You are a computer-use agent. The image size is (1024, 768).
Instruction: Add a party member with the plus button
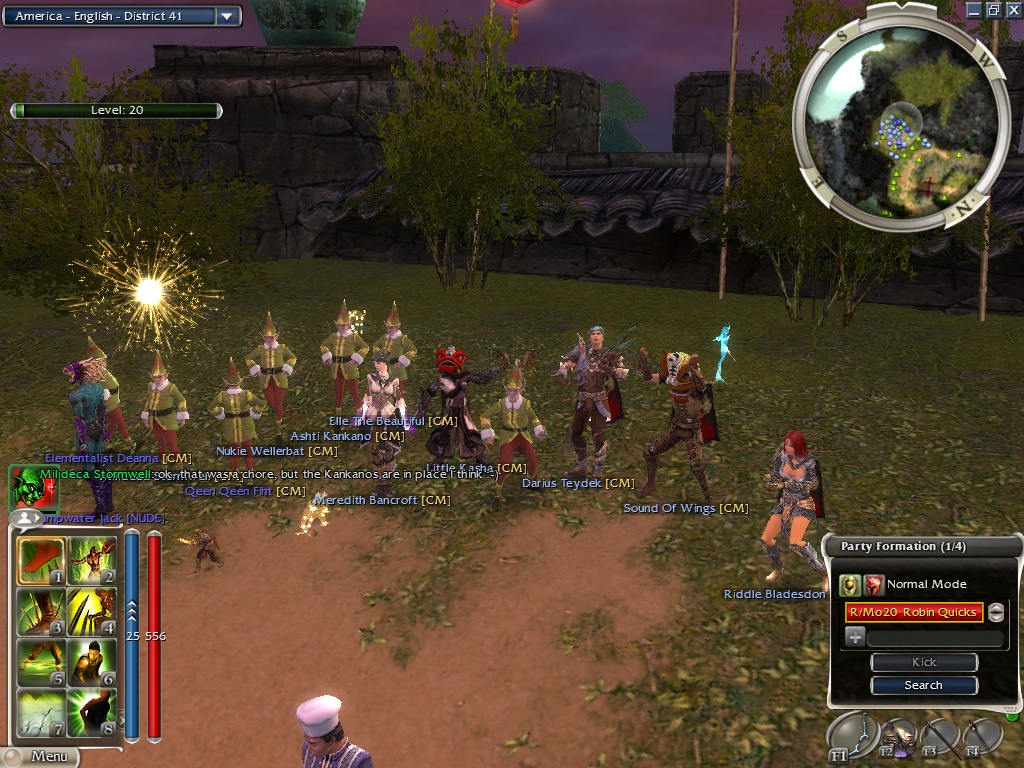point(855,637)
